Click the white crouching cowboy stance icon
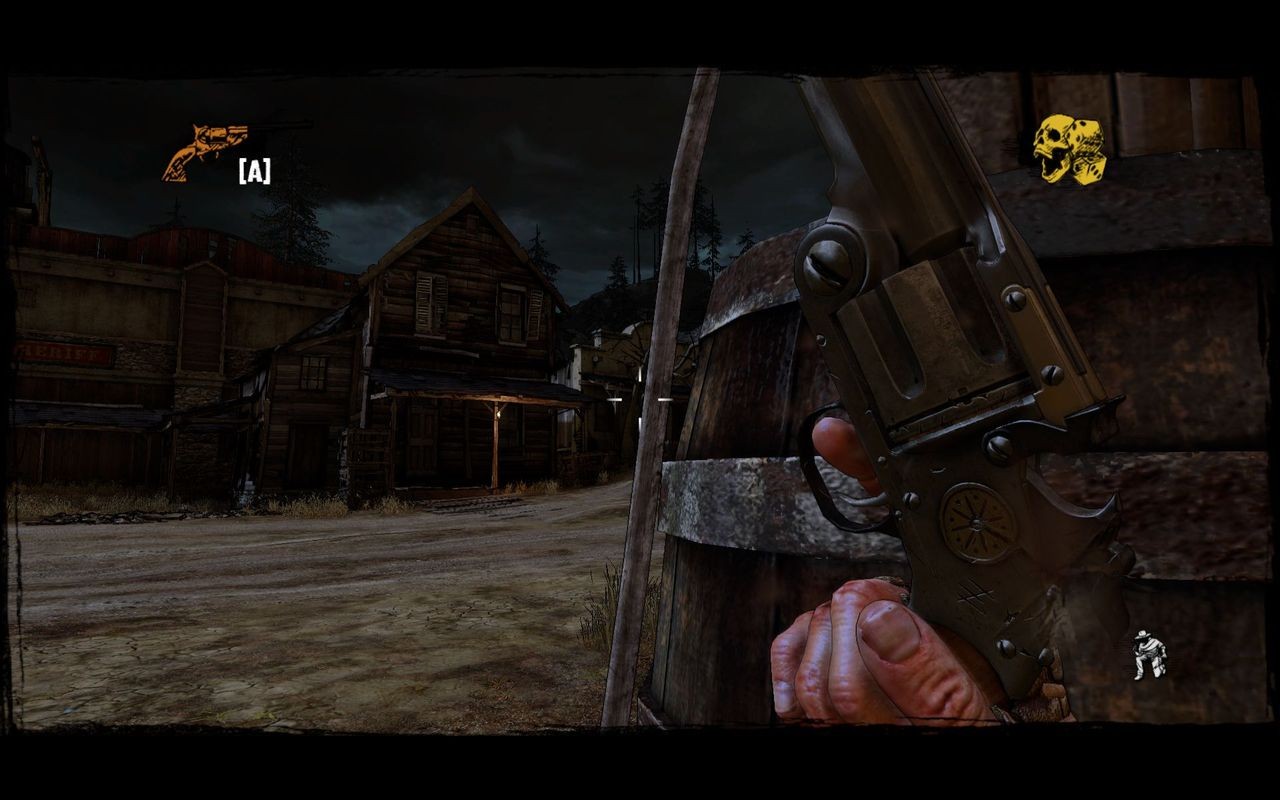1280x800 pixels. click(1149, 656)
